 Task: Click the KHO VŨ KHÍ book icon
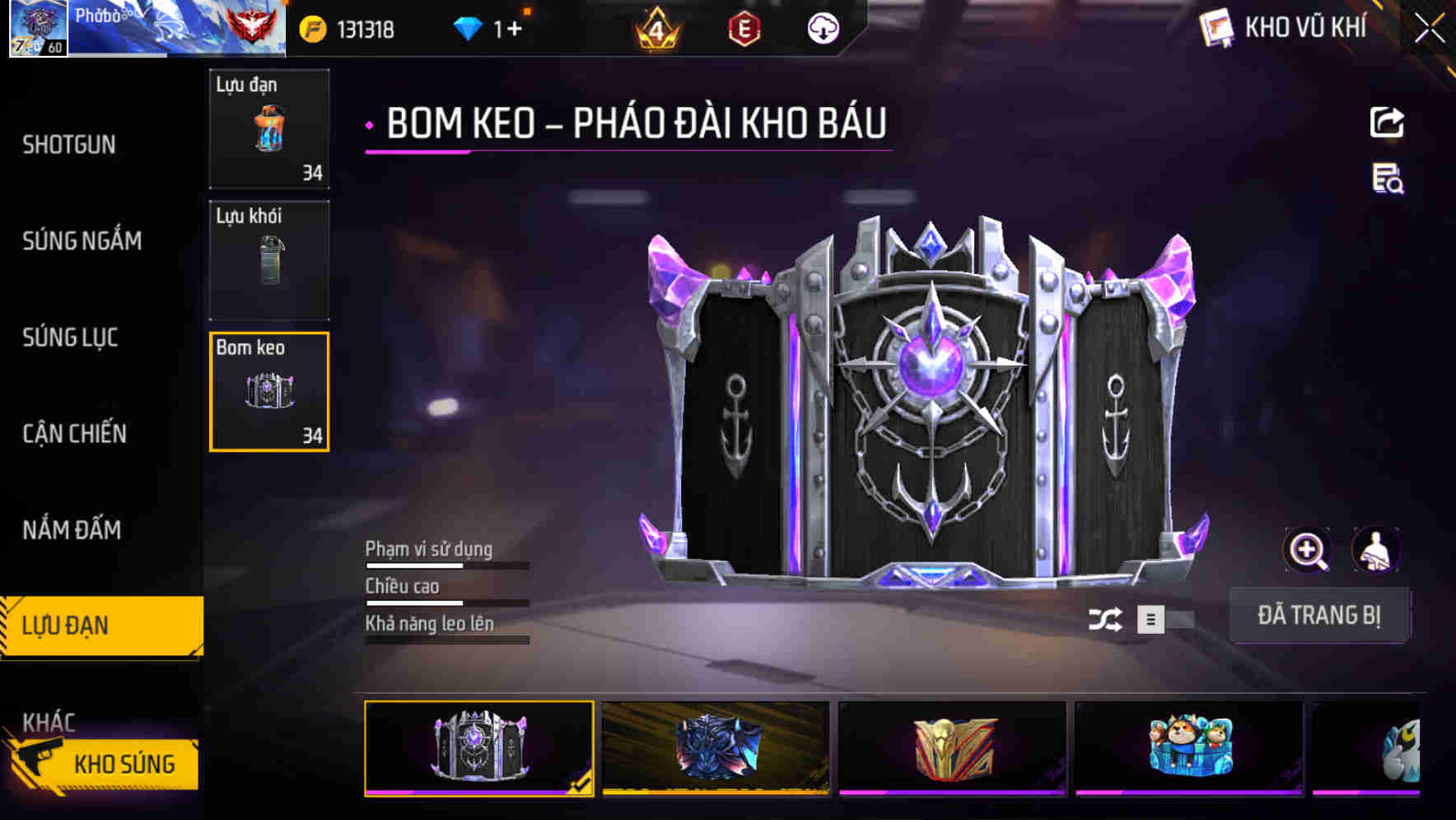pos(1214,28)
